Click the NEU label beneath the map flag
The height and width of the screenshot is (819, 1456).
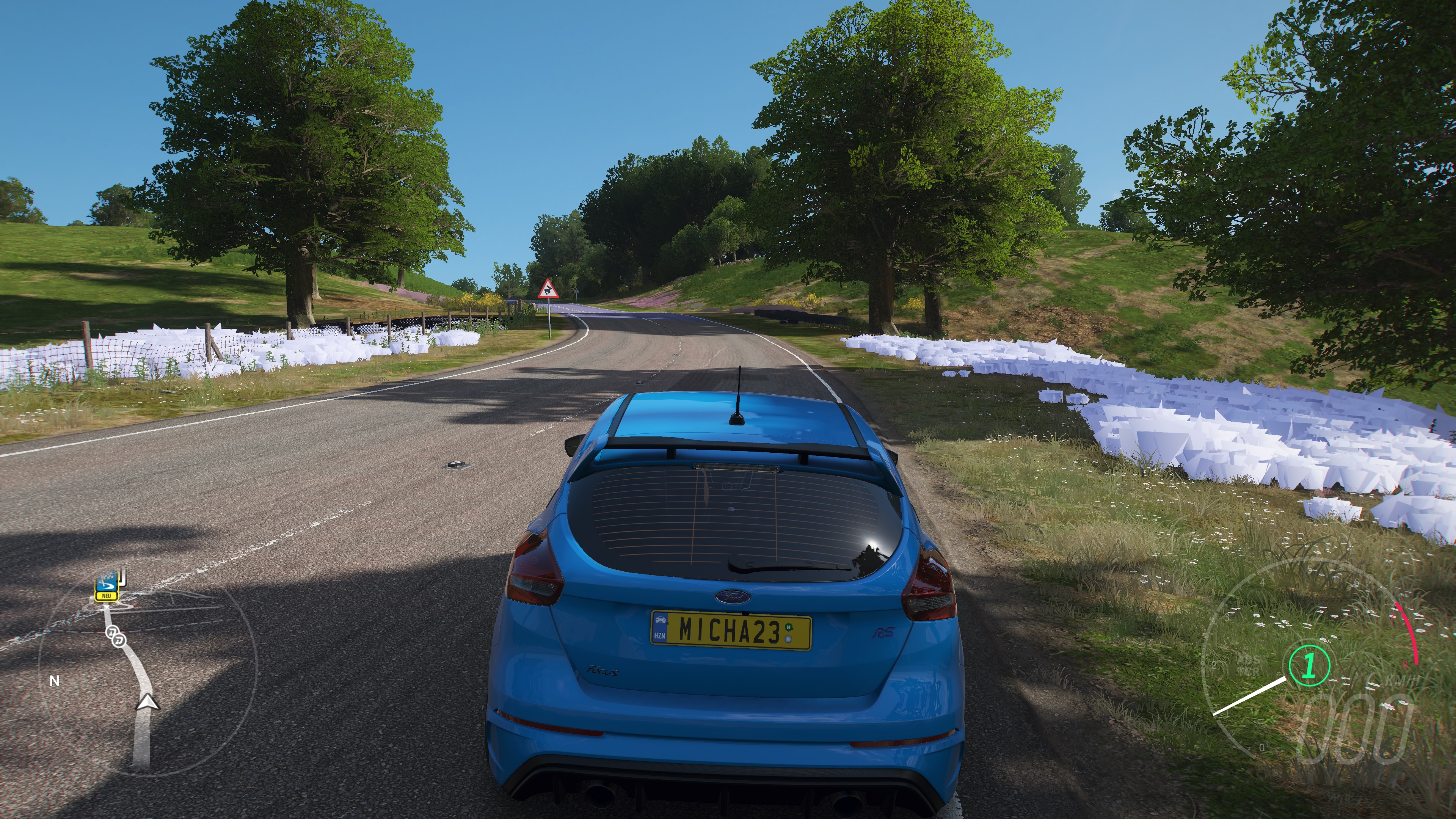[106, 596]
